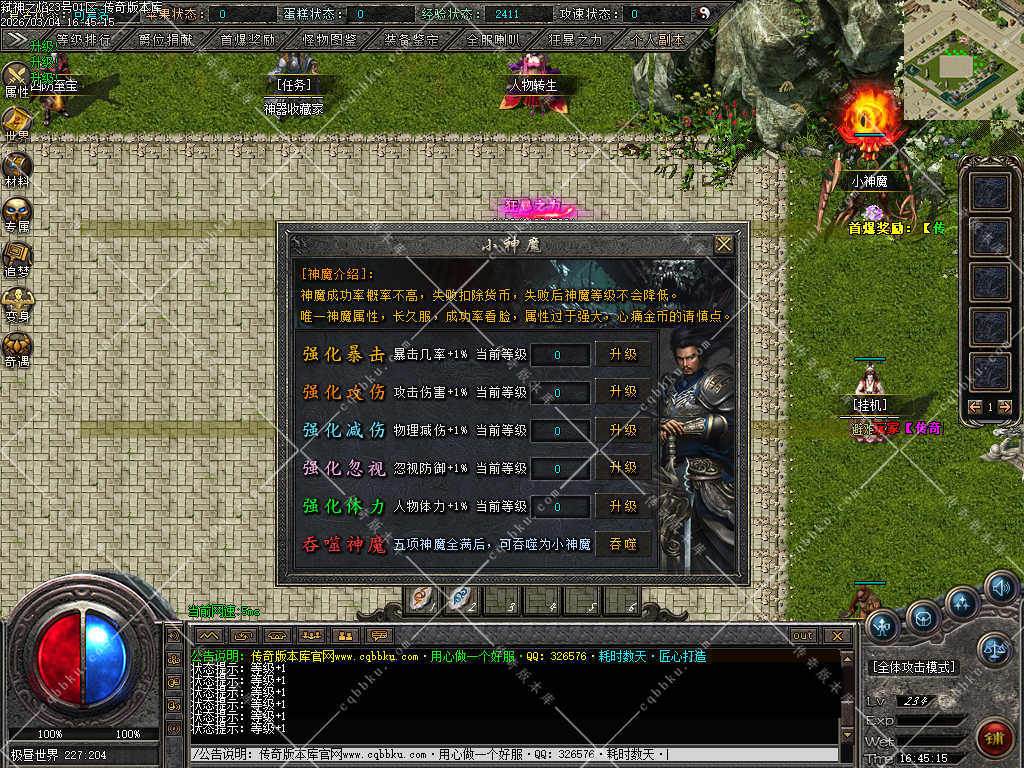The height and width of the screenshot is (768, 1024).
Task: Click the chat input field
Action: coord(510,754)
